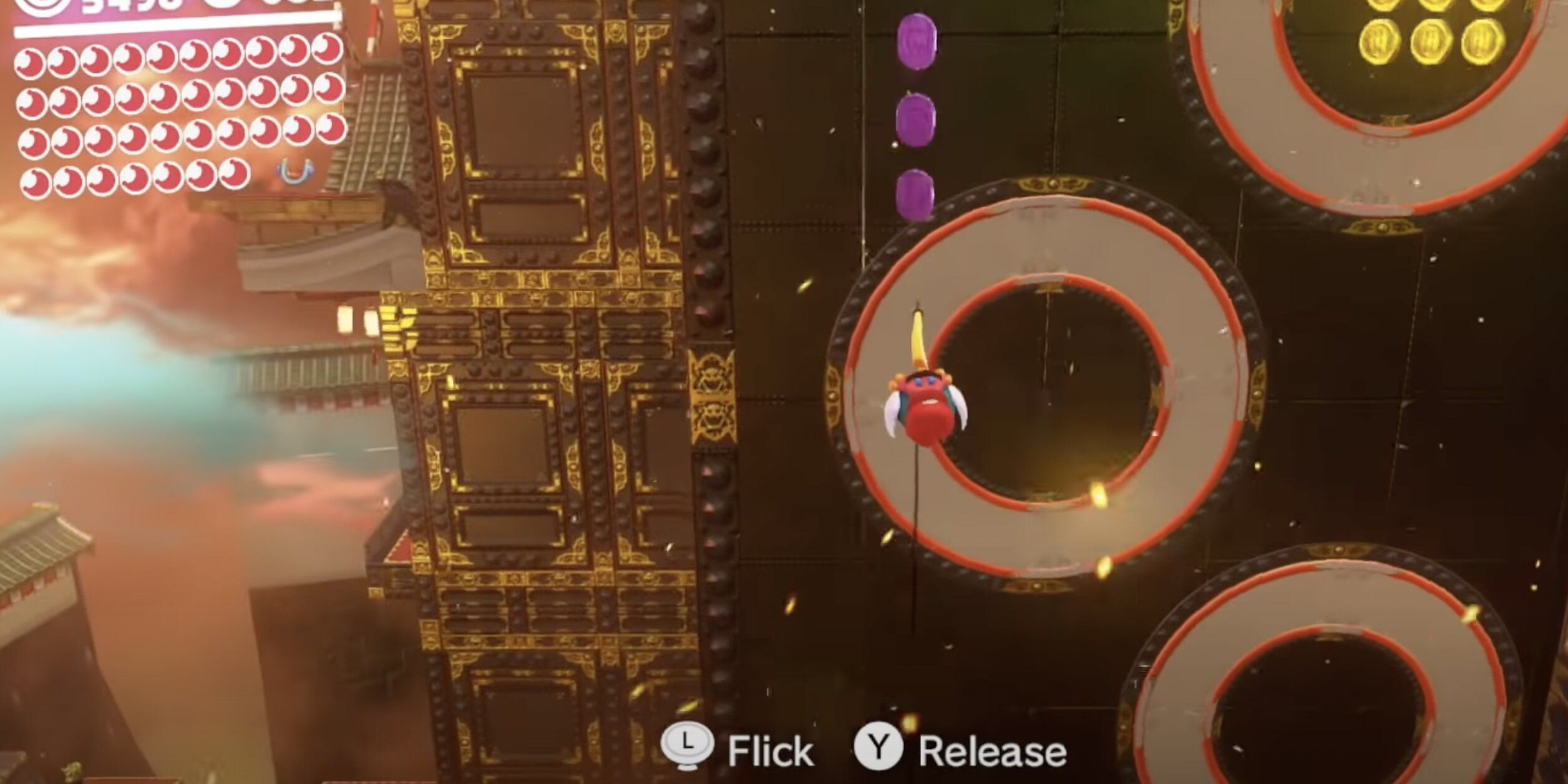Click the last Power Moon icon in the bottom row

click(234, 181)
